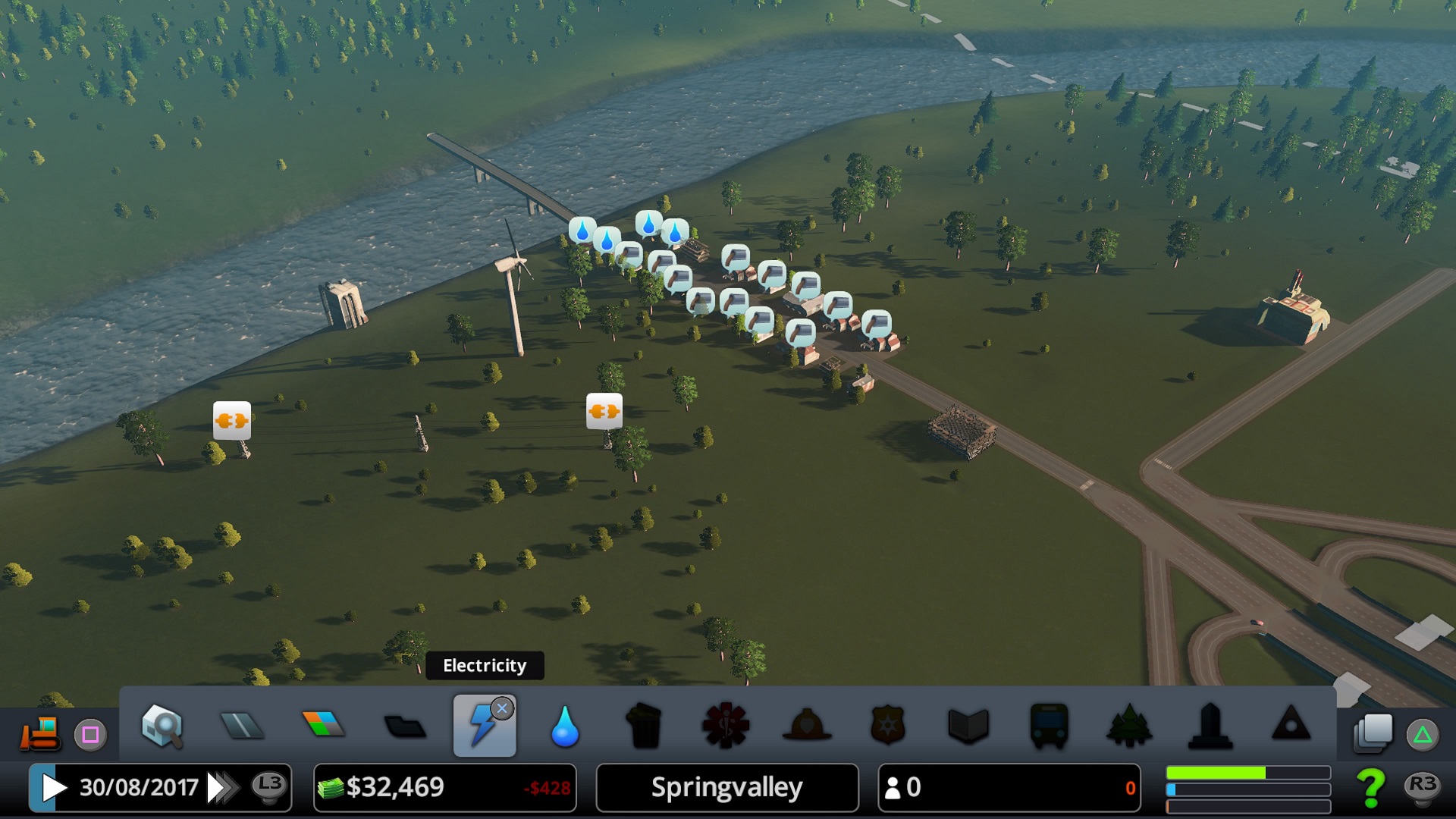Resume simulation with the play button

click(x=53, y=788)
